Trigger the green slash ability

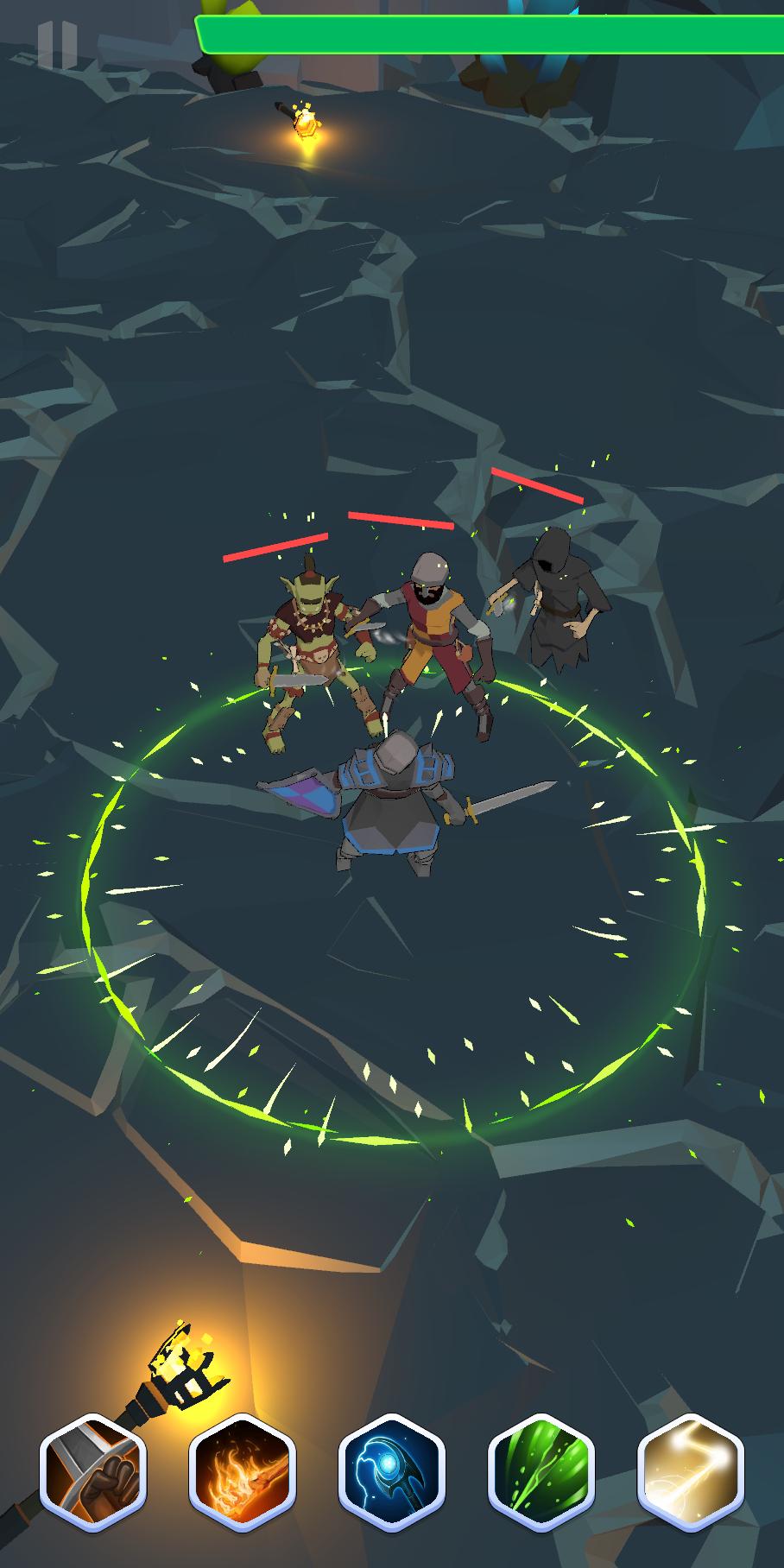point(541,1472)
